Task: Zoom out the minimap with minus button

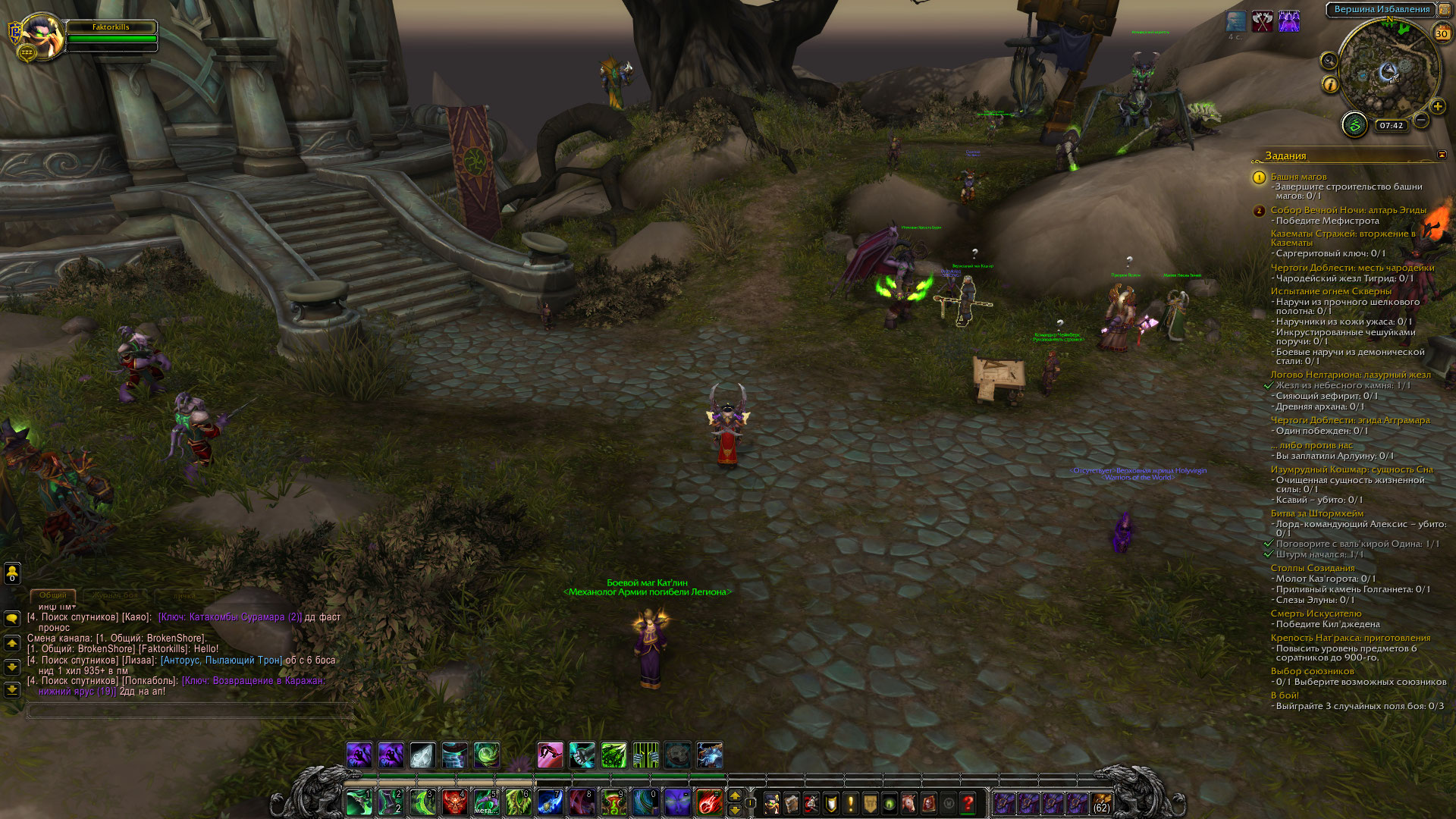Action: (x=1421, y=121)
